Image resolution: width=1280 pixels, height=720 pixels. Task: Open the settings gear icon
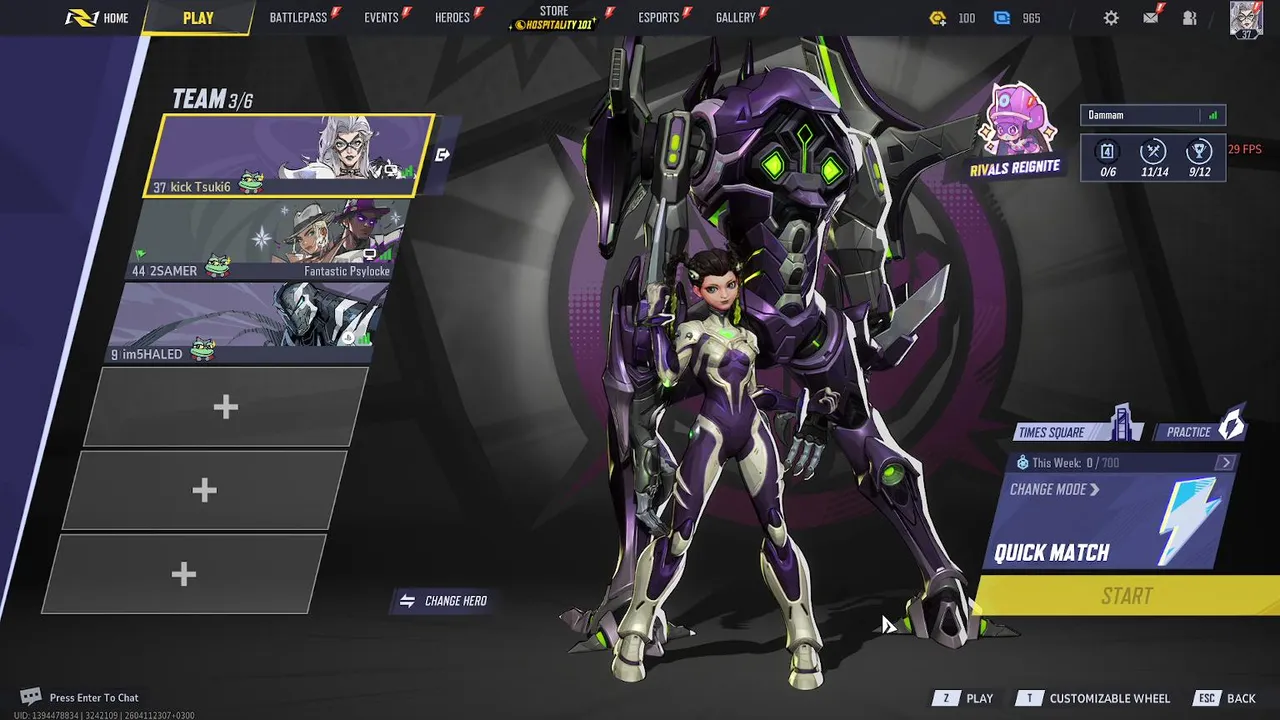pos(1111,18)
